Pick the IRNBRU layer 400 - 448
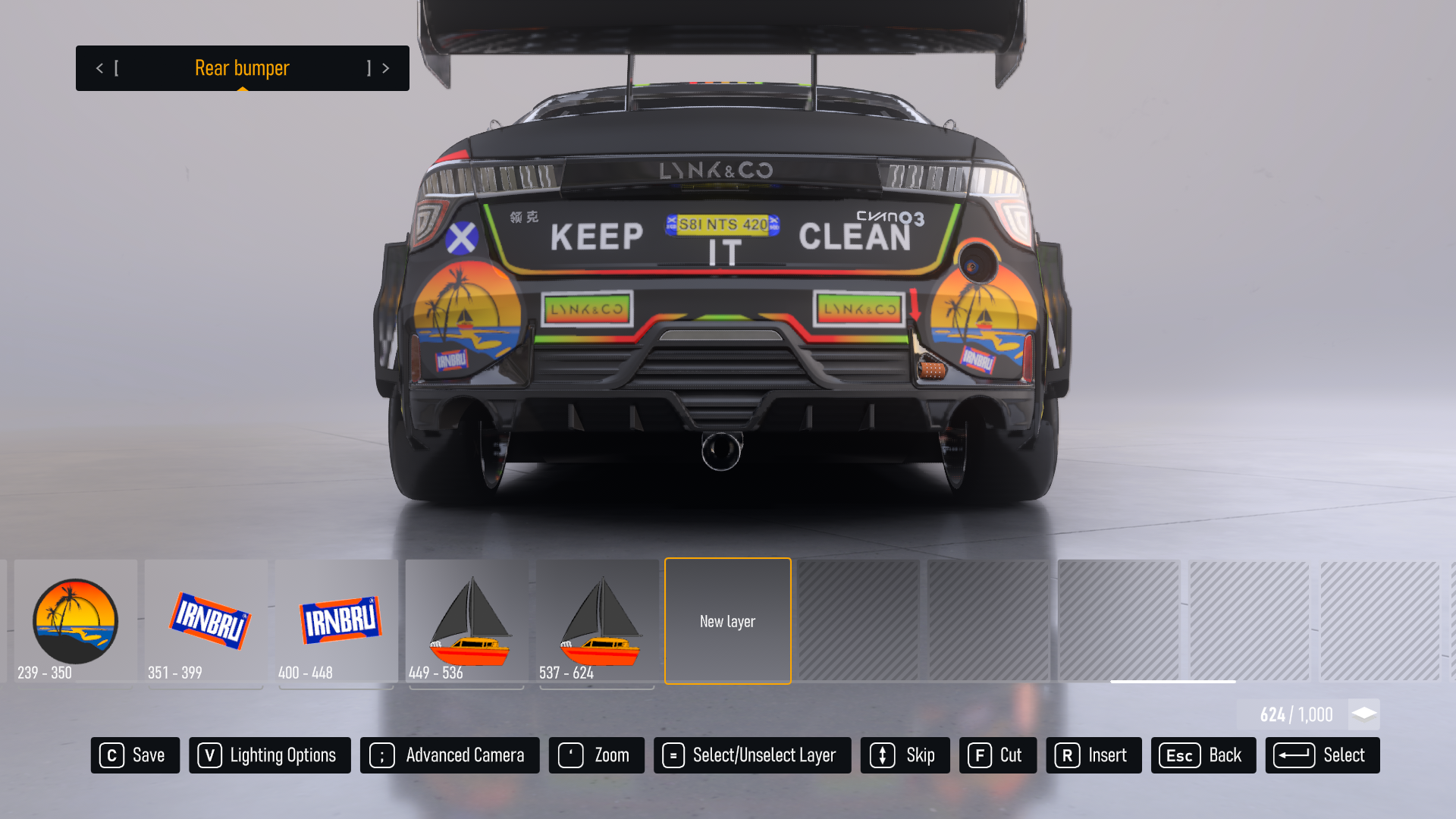 click(x=337, y=621)
